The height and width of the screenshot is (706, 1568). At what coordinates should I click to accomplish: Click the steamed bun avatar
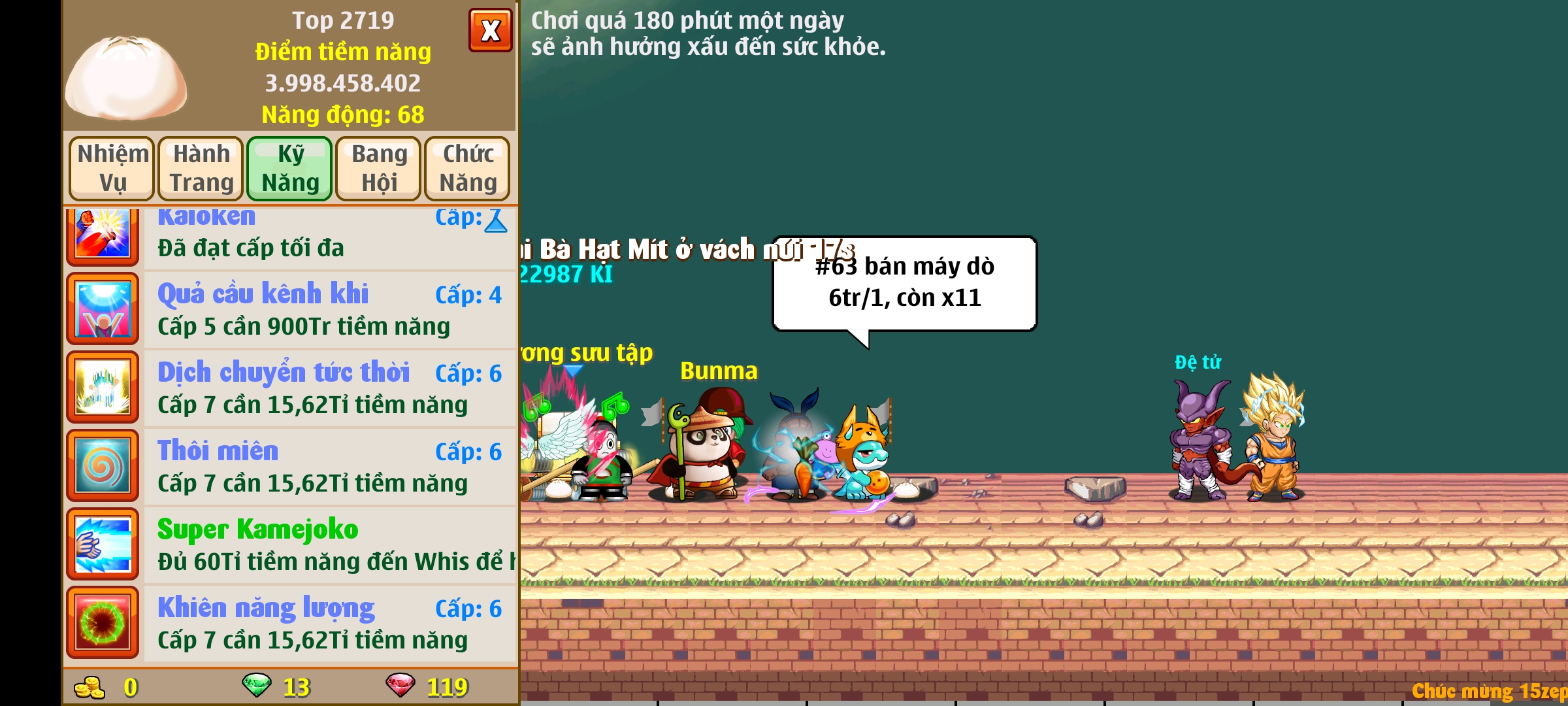coord(126,78)
